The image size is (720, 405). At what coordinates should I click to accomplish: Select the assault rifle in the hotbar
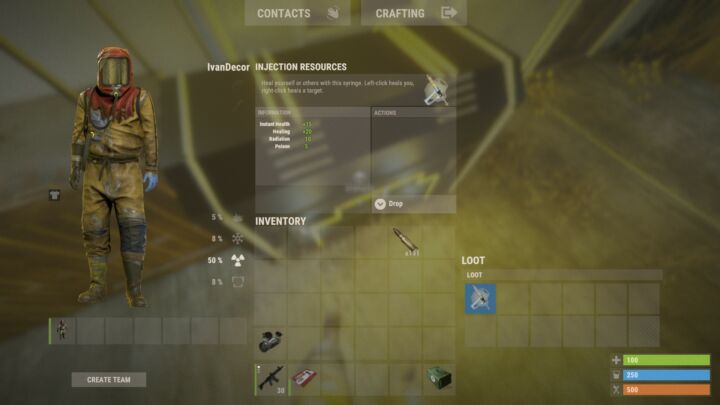tap(270, 379)
